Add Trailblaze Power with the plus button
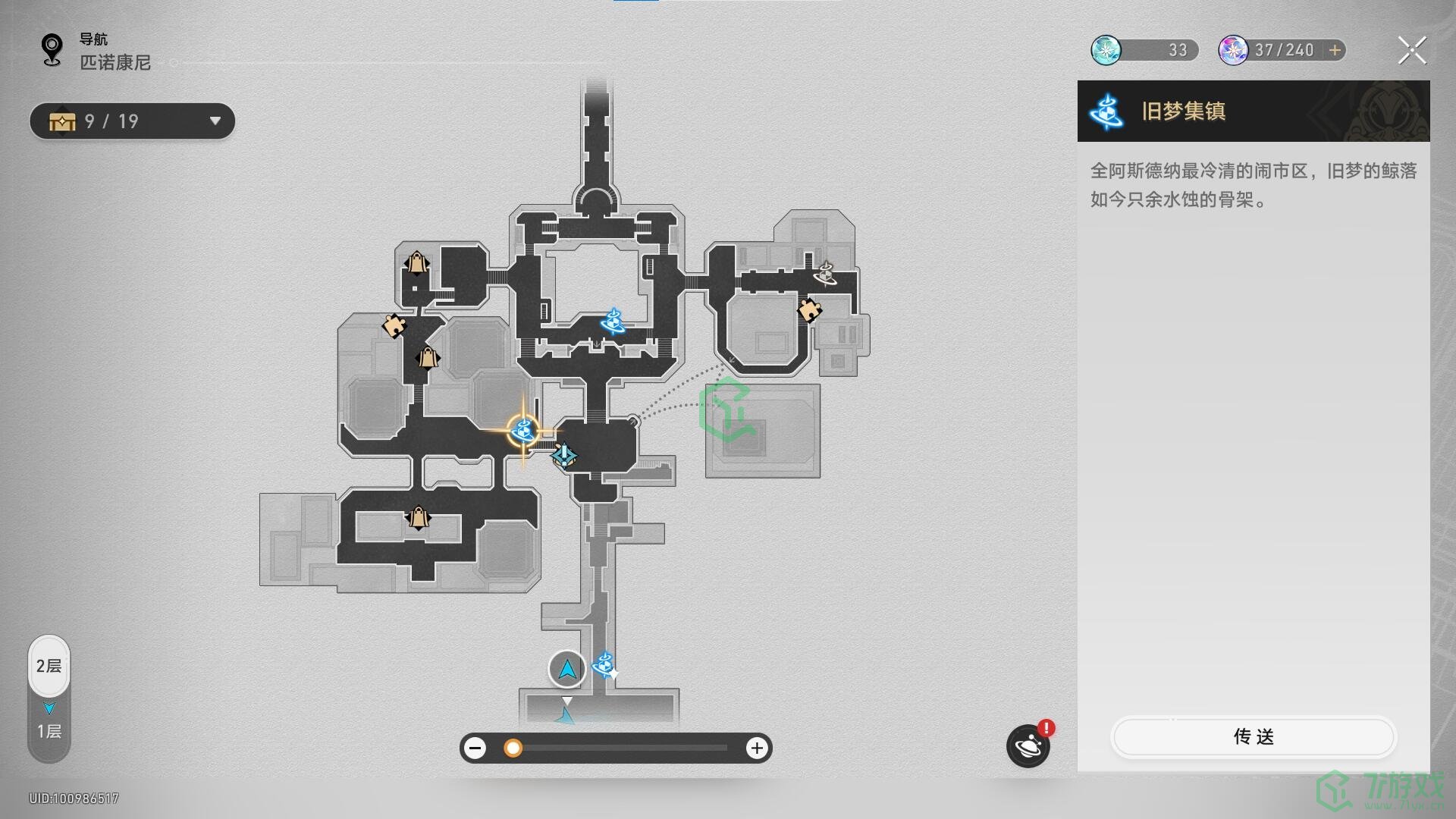1456x819 pixels. tap(1335, 50)
